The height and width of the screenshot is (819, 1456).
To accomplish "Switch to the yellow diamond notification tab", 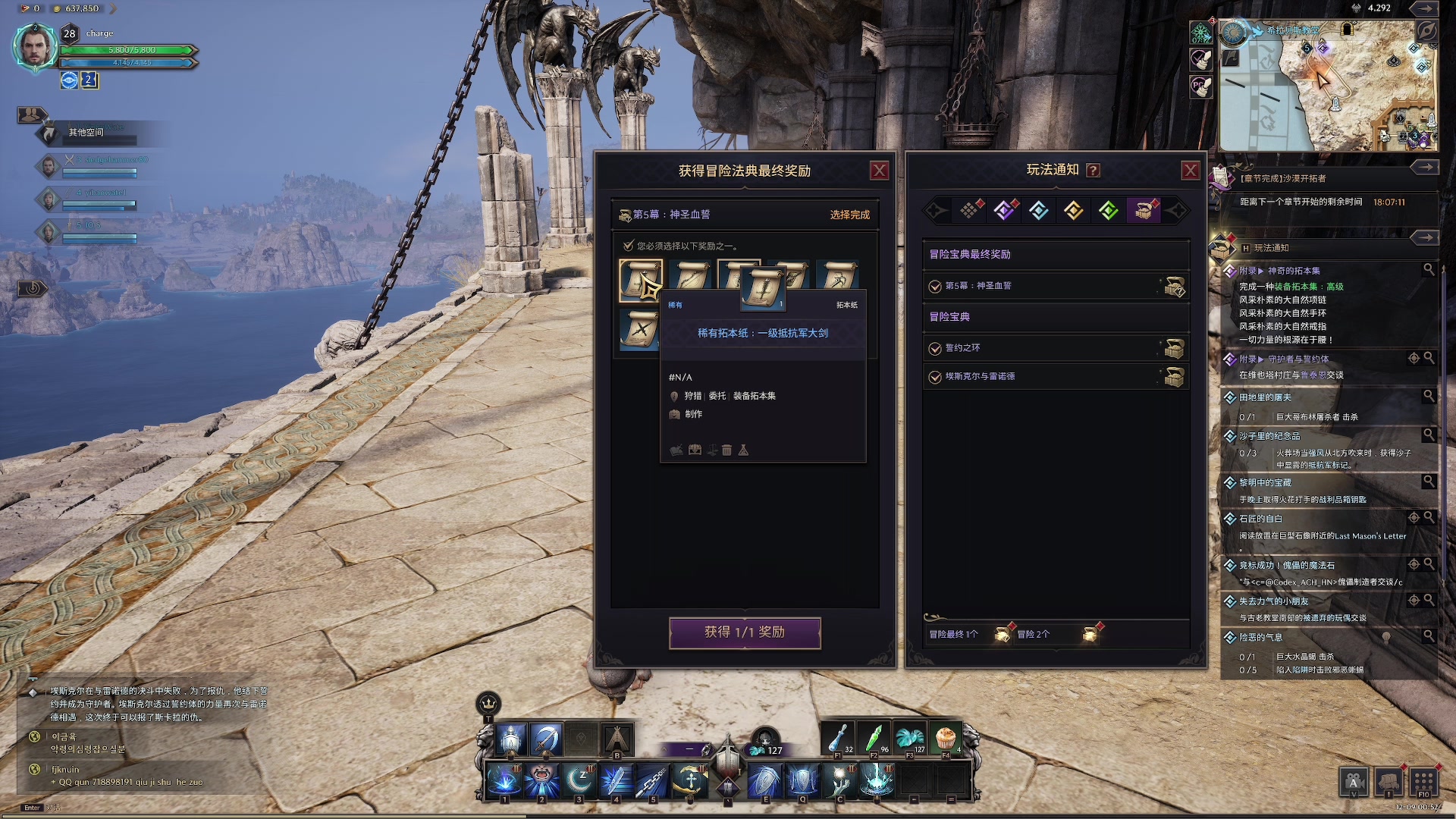I will (x=1073, y=210).
